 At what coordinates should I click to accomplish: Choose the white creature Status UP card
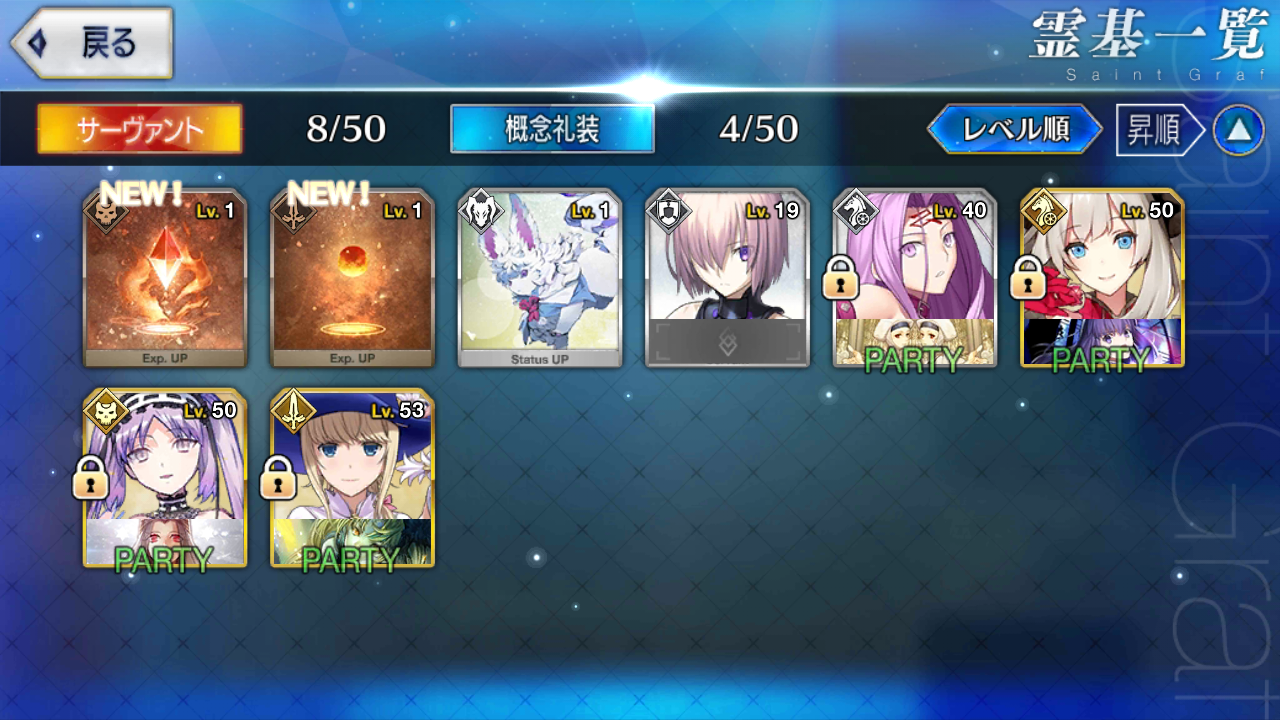(x=540, y=279)
